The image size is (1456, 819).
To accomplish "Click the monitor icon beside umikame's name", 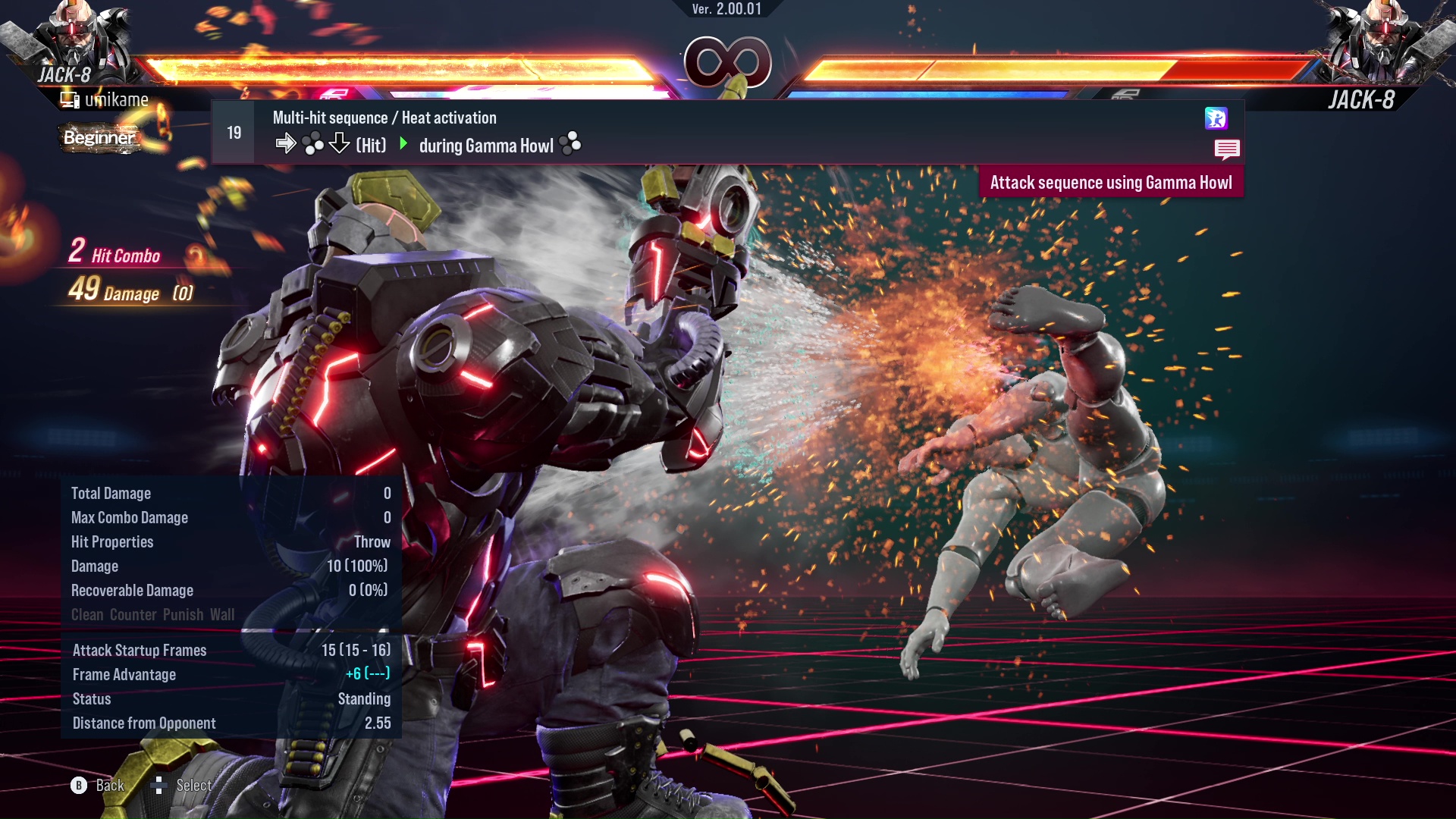I will (x=69, y=99).
